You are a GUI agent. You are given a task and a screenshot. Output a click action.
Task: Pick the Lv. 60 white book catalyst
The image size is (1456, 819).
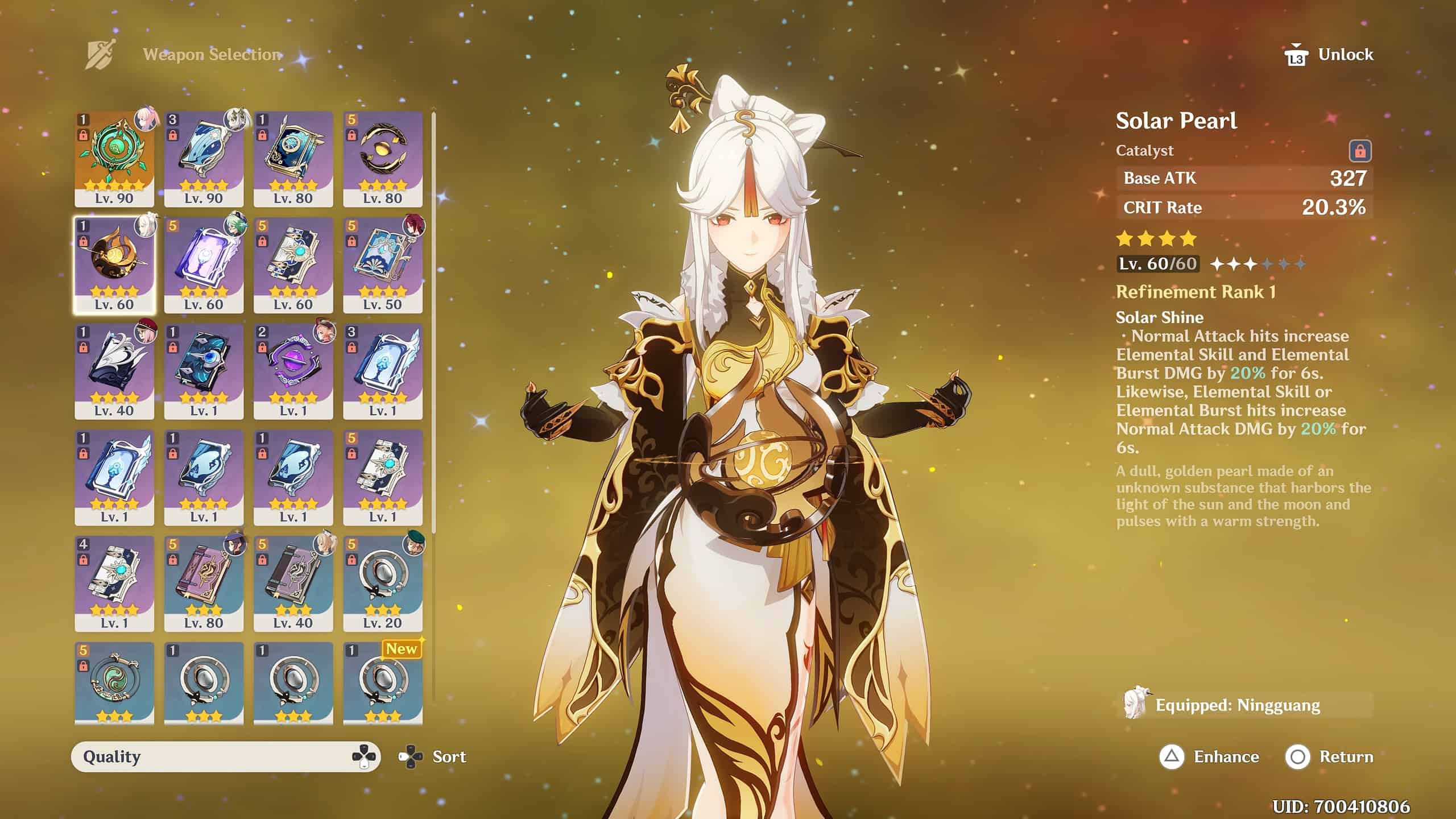point(293,264)
